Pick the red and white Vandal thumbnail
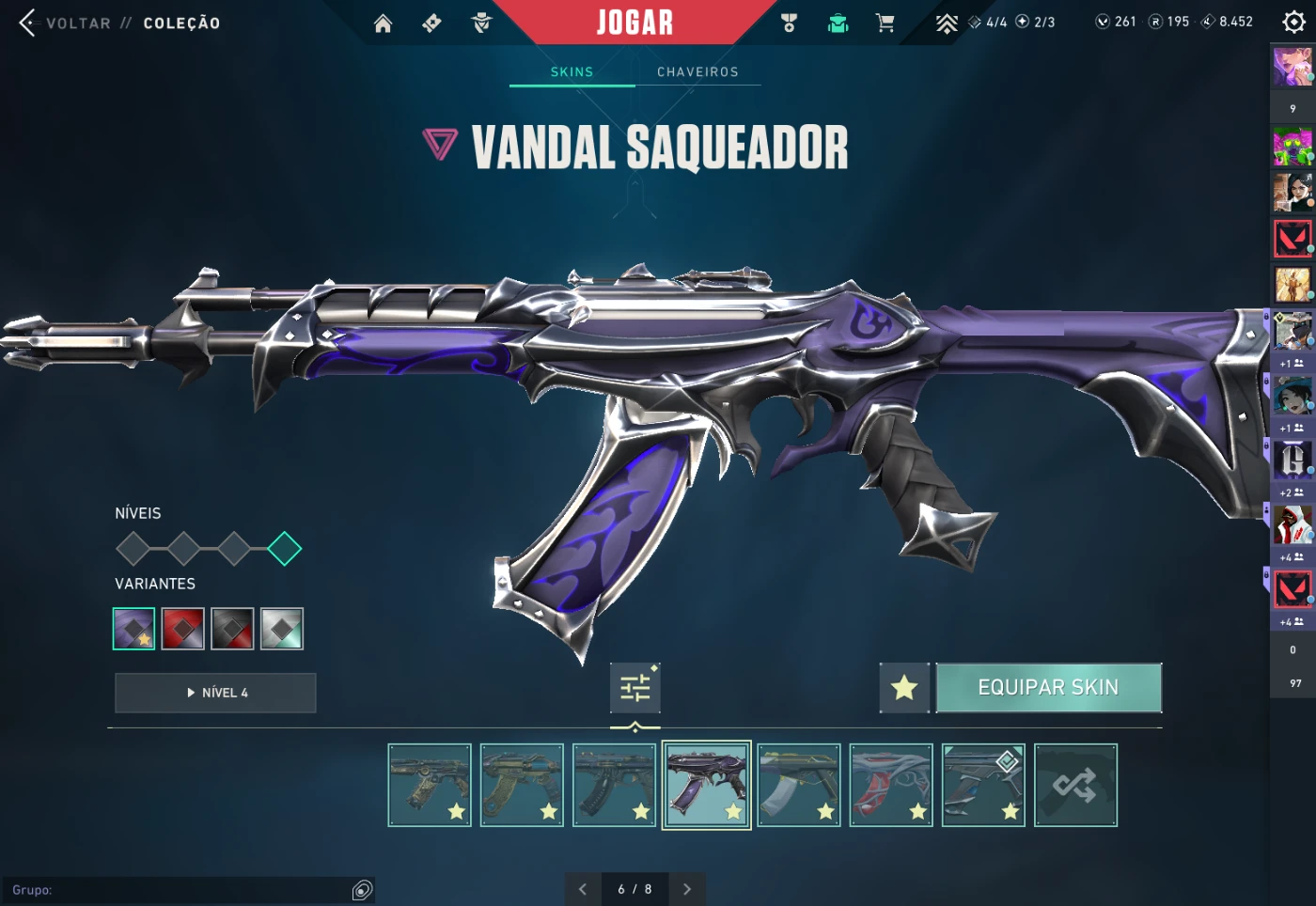Image resolution: width=1316 pixels, height=906 pixels. pyautogui.click(x=891, y=786)
